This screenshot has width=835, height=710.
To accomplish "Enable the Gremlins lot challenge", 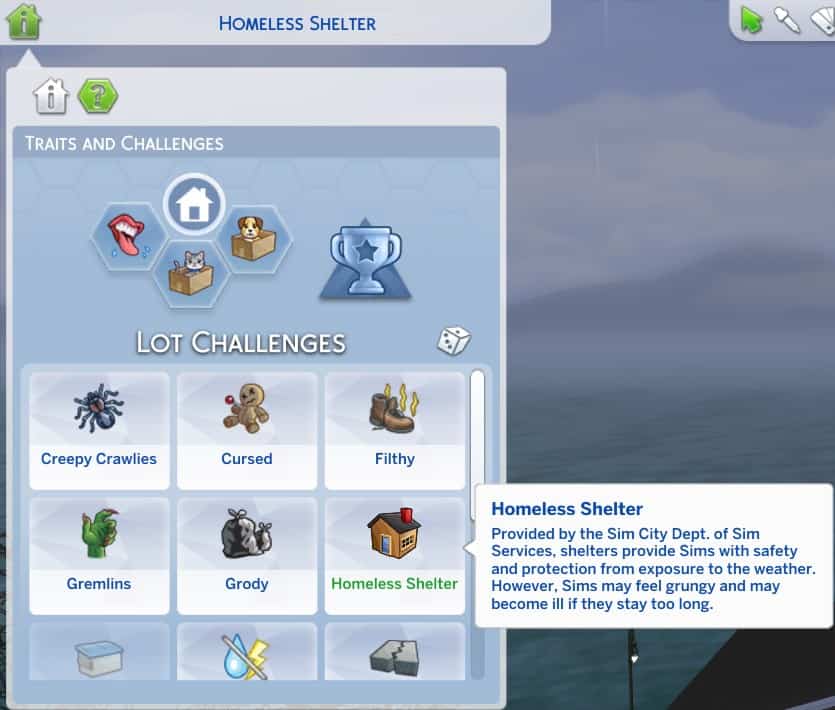I will click(x=99, y=555).
